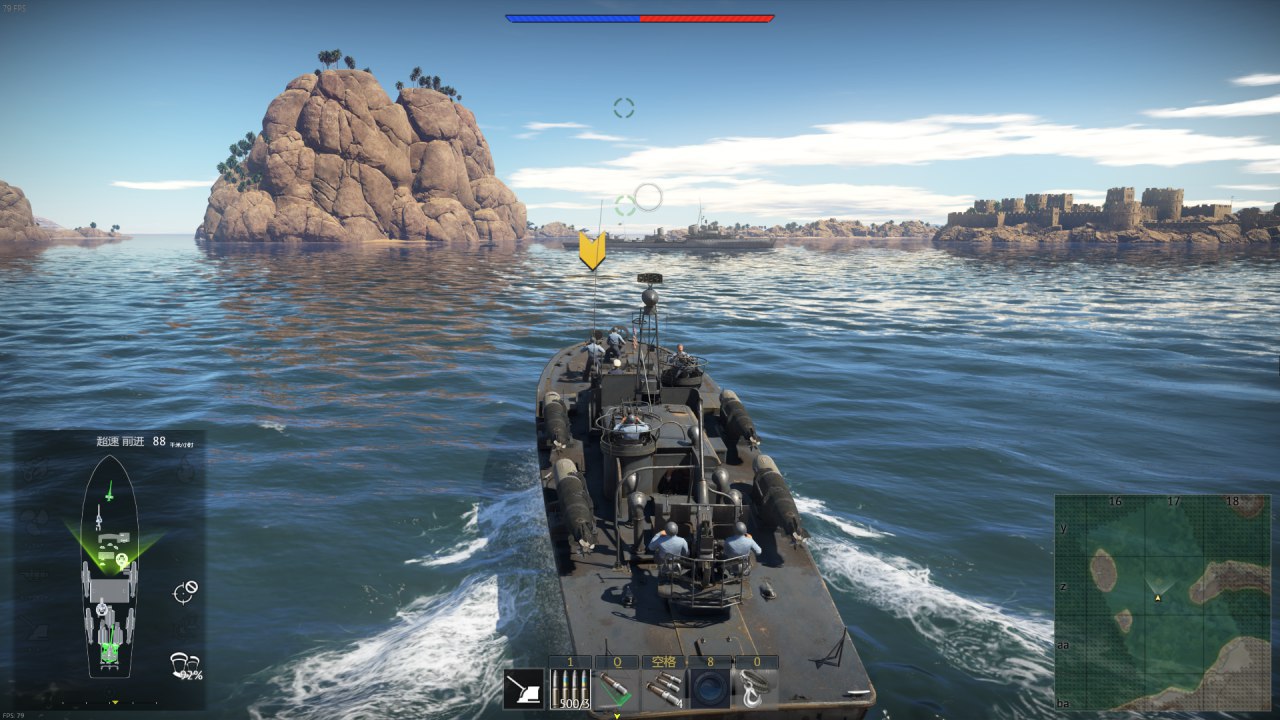Screen dimensions: 1280x720
Task: Click the crew percentage icon
Action: coord(185,665)
